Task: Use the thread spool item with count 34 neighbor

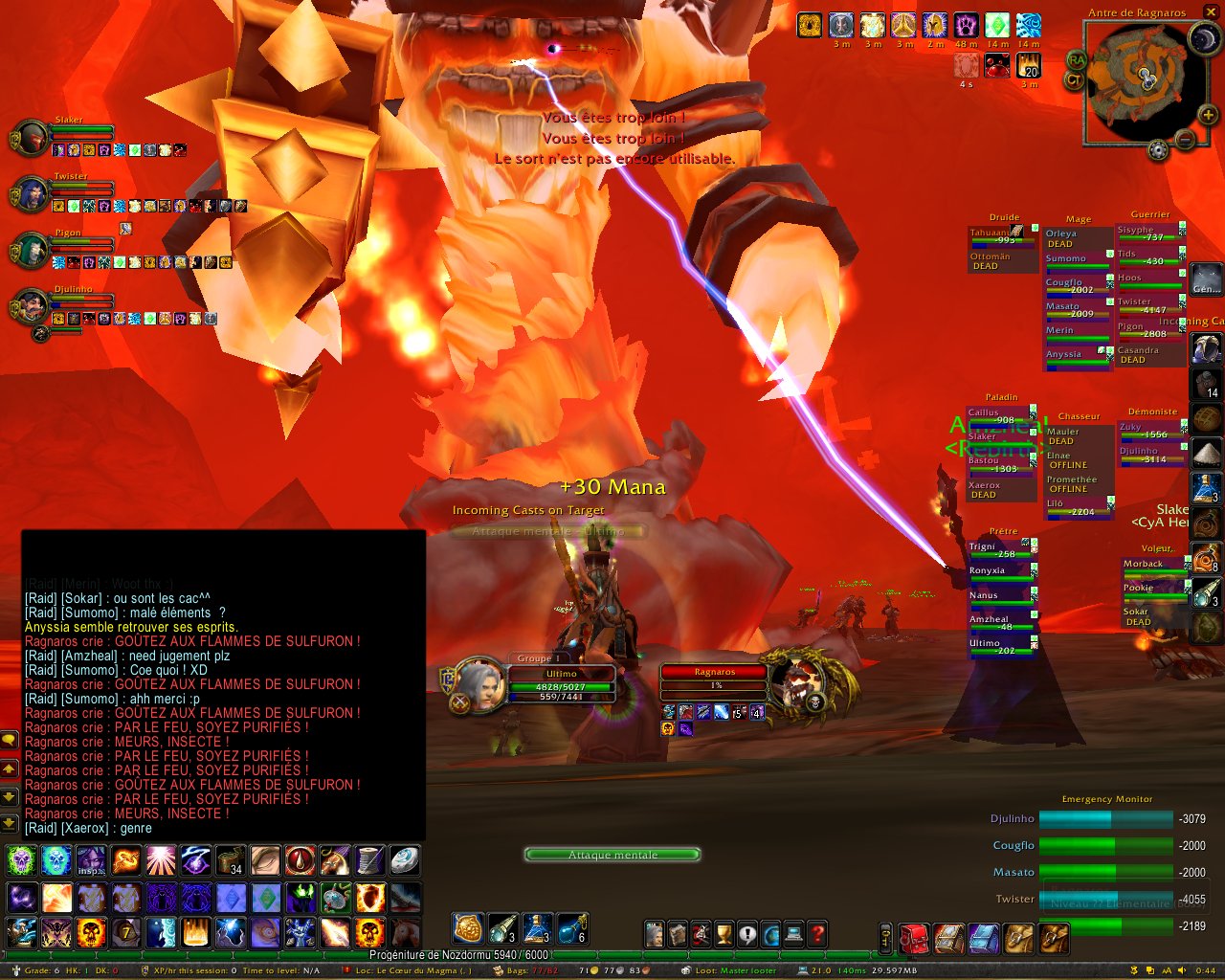Action: coord(369,860)
